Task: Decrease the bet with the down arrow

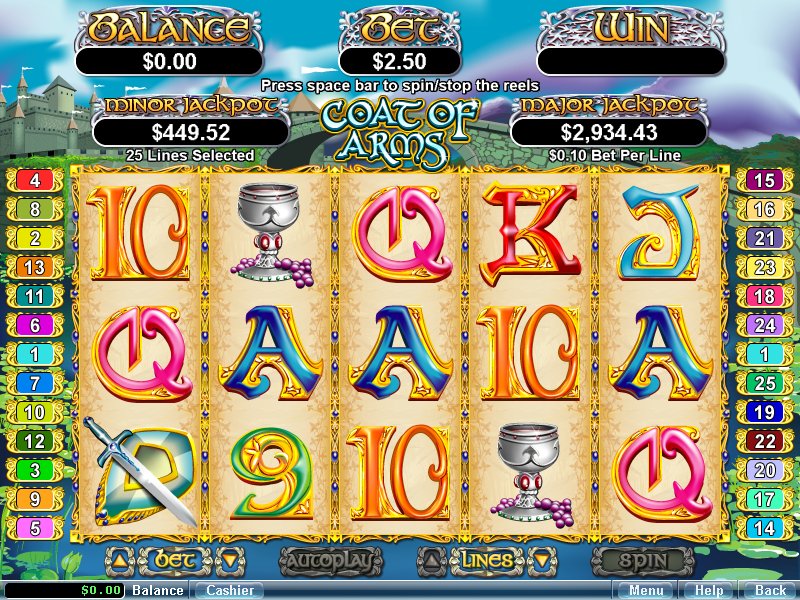Action: click(229, 560)
